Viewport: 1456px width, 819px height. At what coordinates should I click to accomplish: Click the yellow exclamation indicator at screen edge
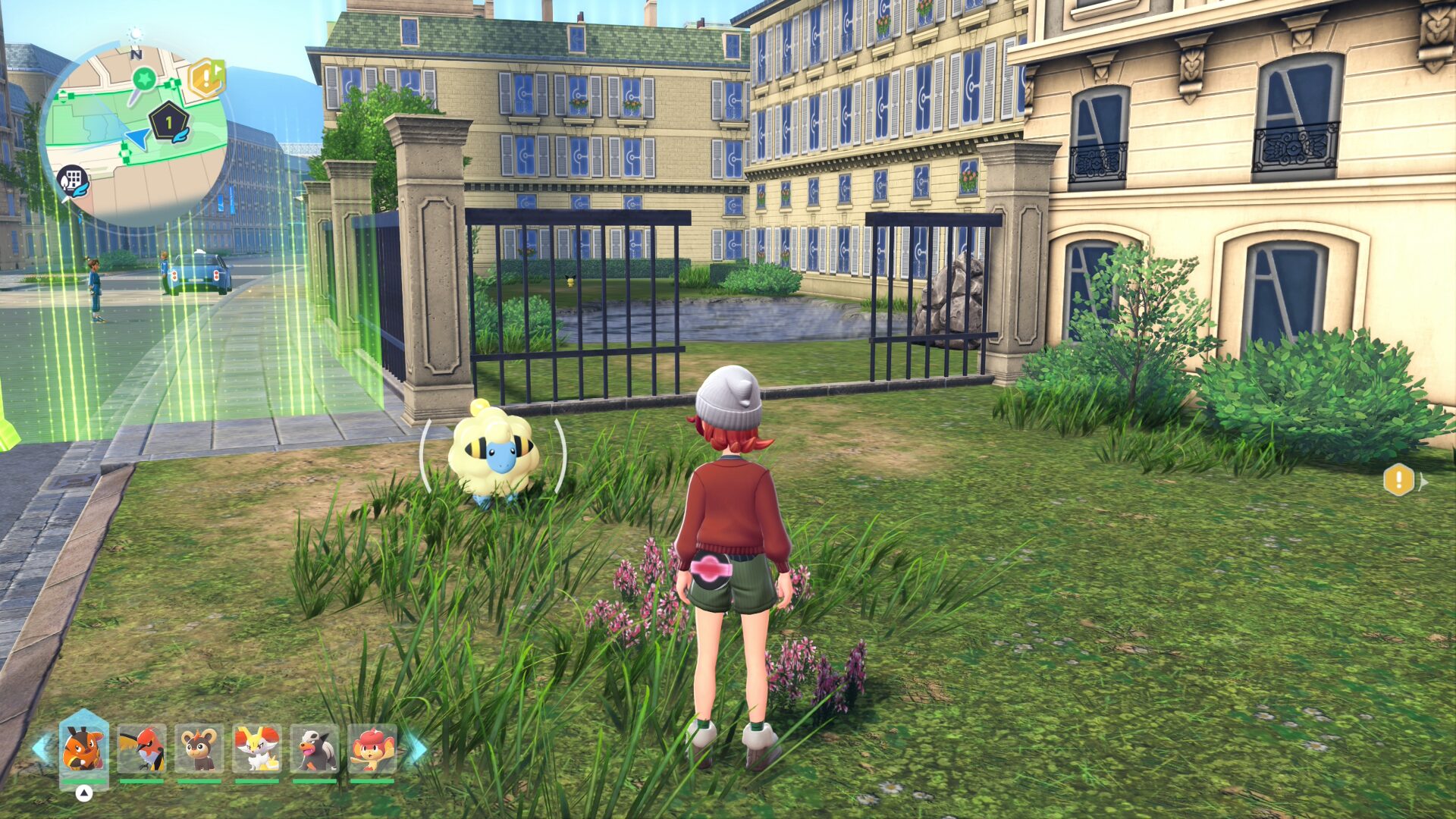(x=1398, y=480)
